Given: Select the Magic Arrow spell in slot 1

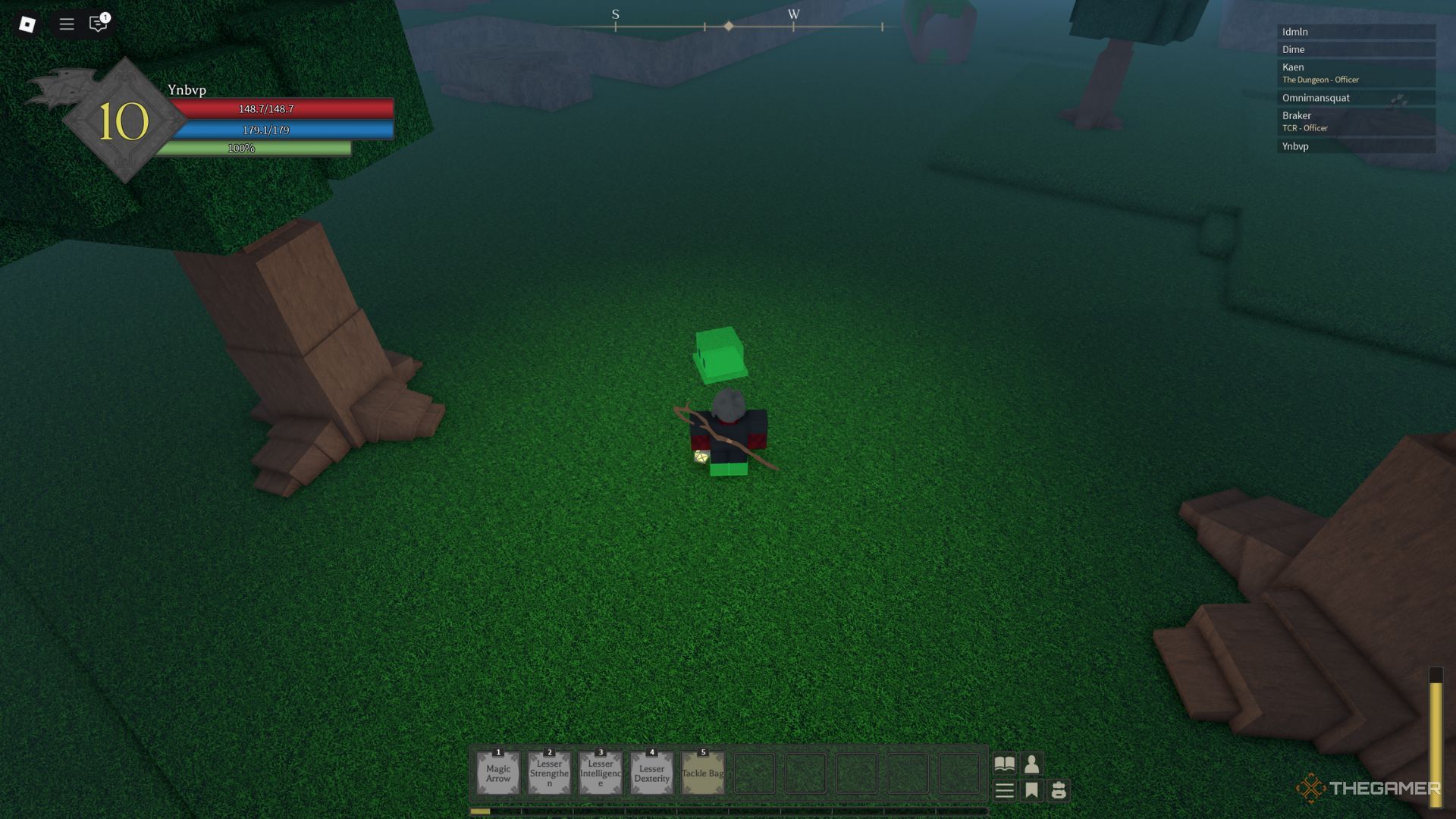Looking at the screenshot, I should (498, 772).
